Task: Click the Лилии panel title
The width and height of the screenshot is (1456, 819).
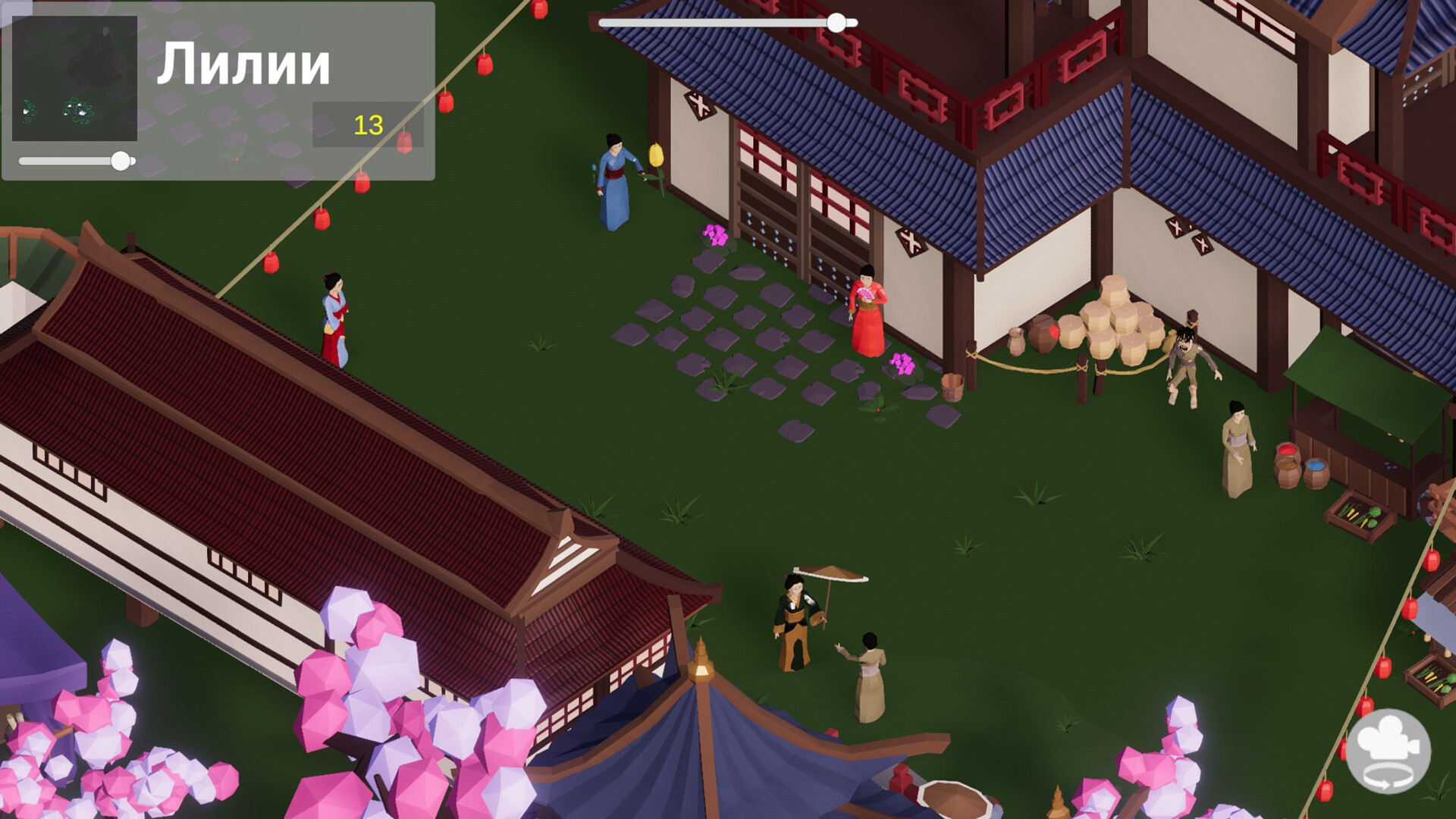Action: pos(244,64)
